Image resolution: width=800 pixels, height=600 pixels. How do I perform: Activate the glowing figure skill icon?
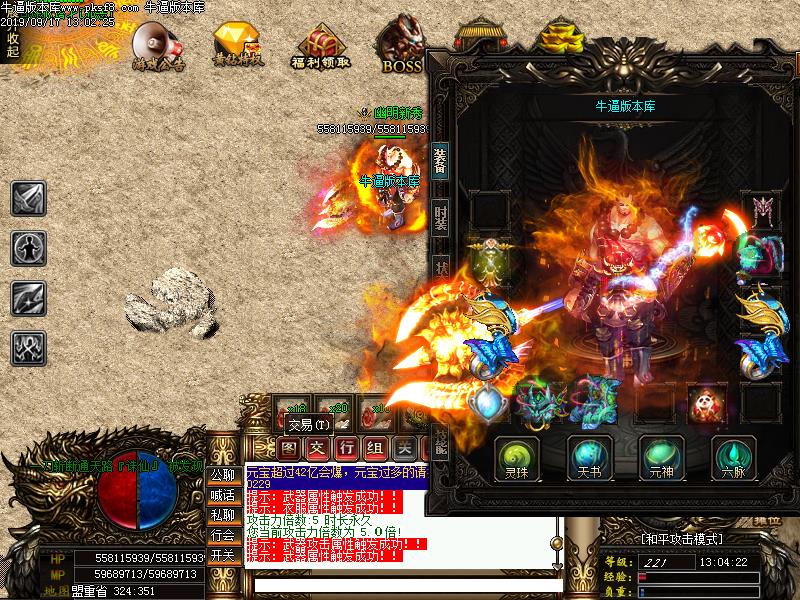(x=28, y=247)
